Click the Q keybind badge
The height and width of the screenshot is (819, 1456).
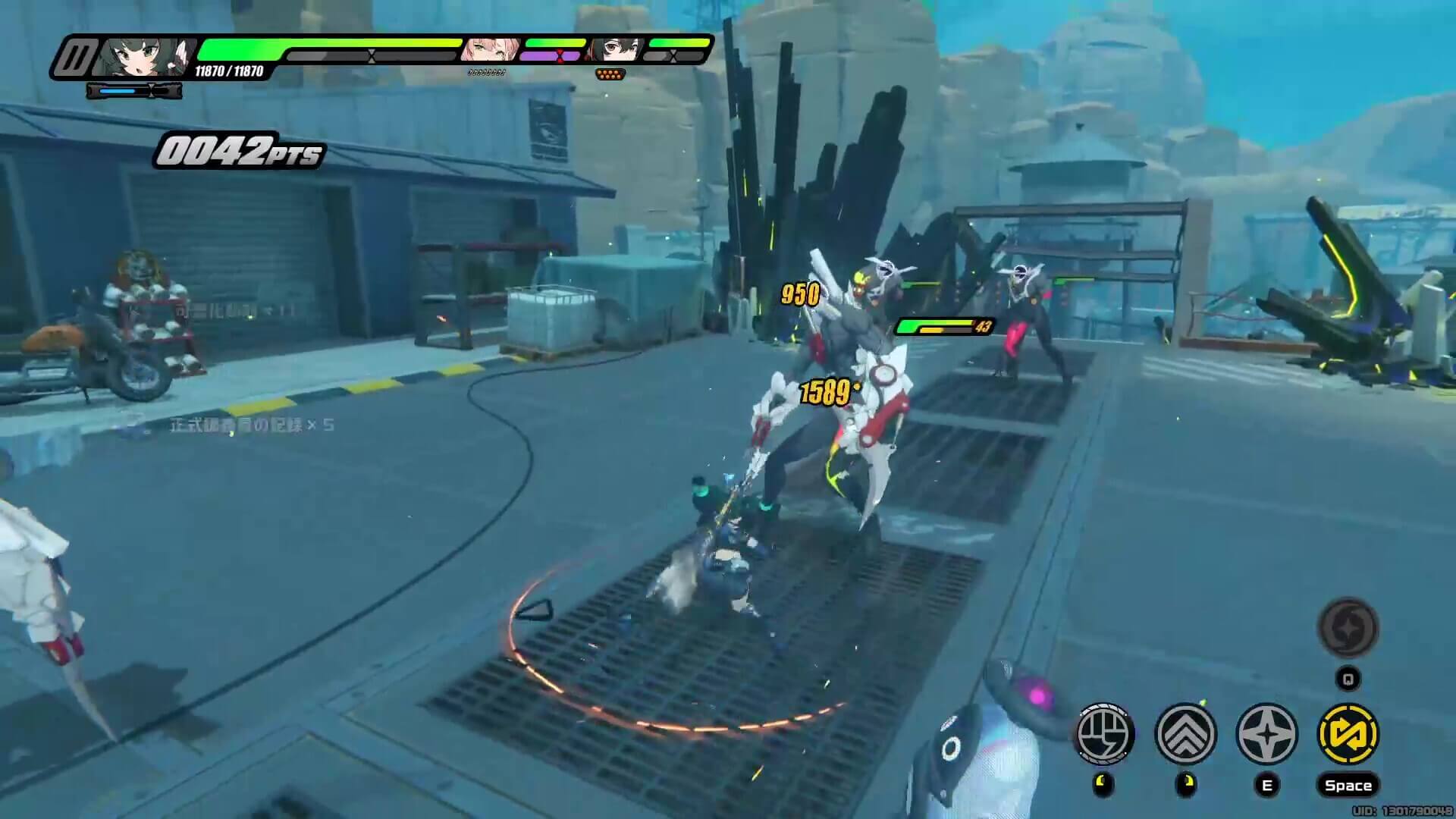tap(1349, 679)
